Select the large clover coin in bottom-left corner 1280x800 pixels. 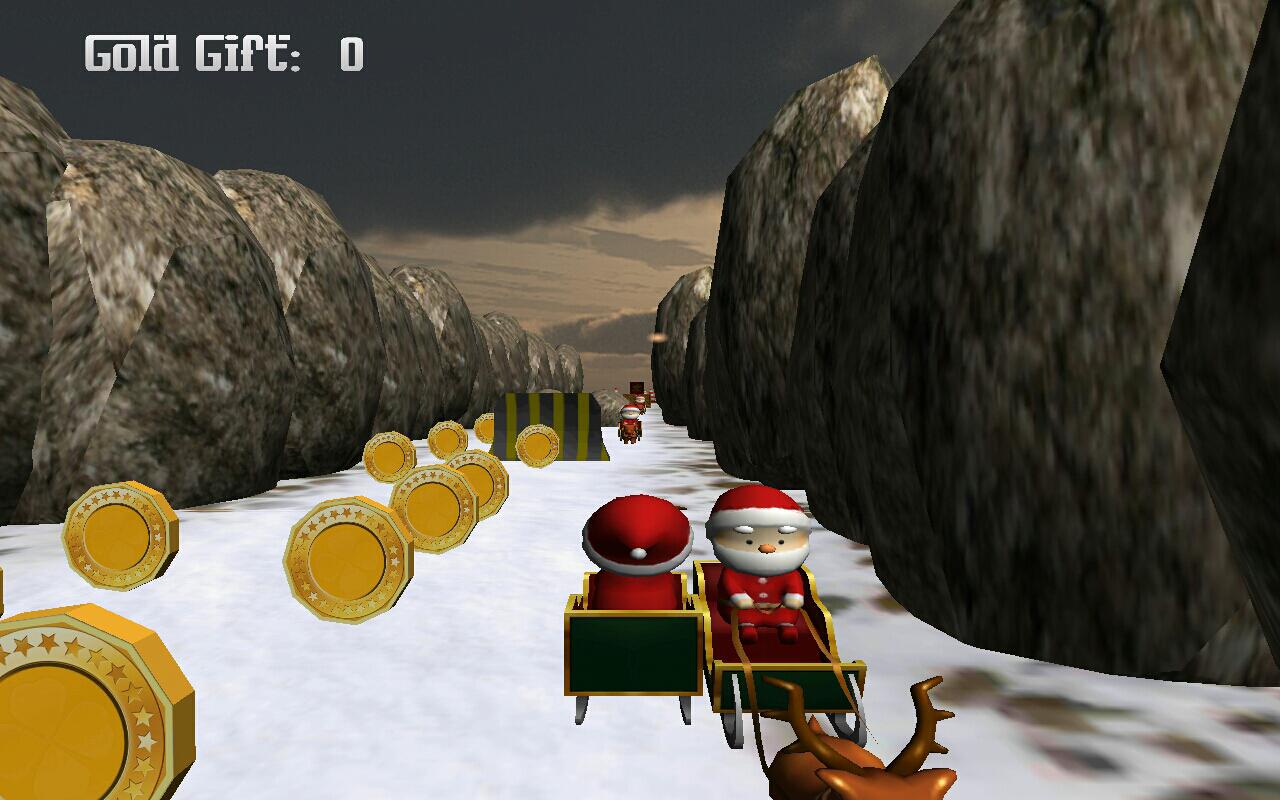[75, 700]
